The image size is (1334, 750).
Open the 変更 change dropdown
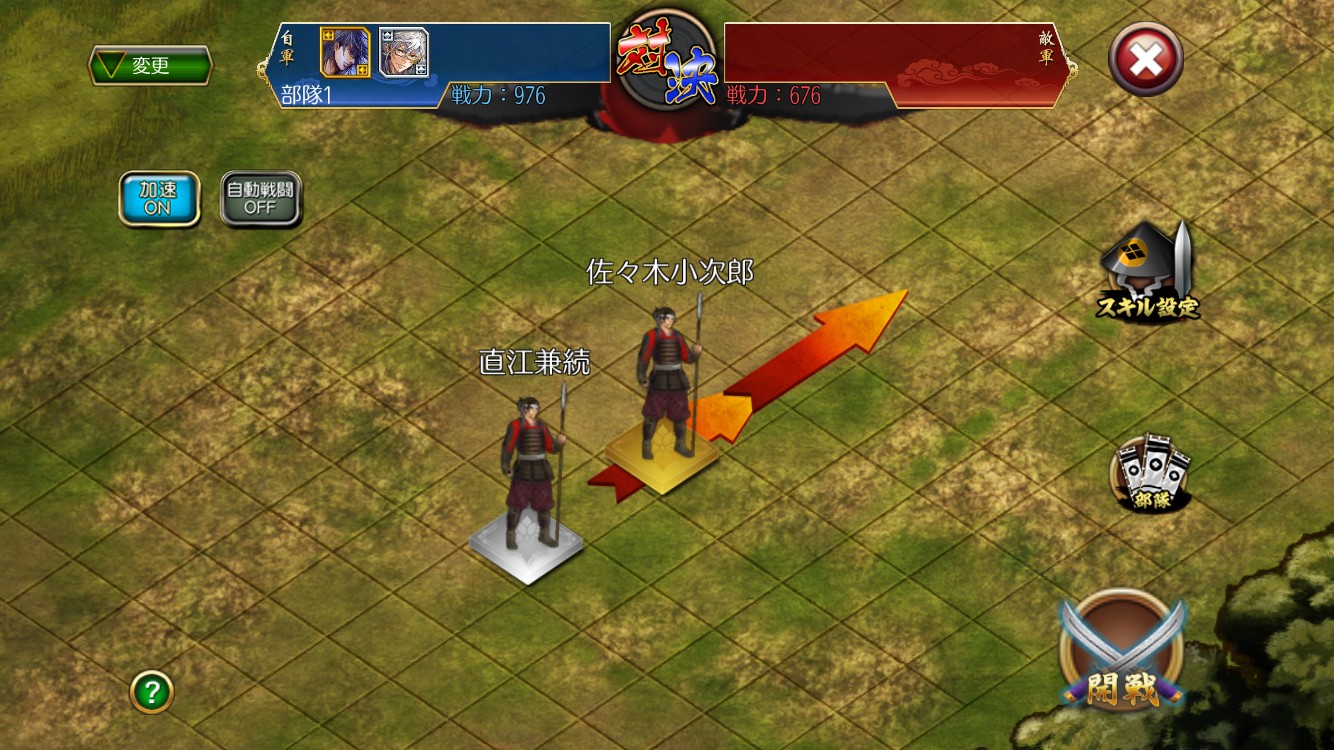150,66
